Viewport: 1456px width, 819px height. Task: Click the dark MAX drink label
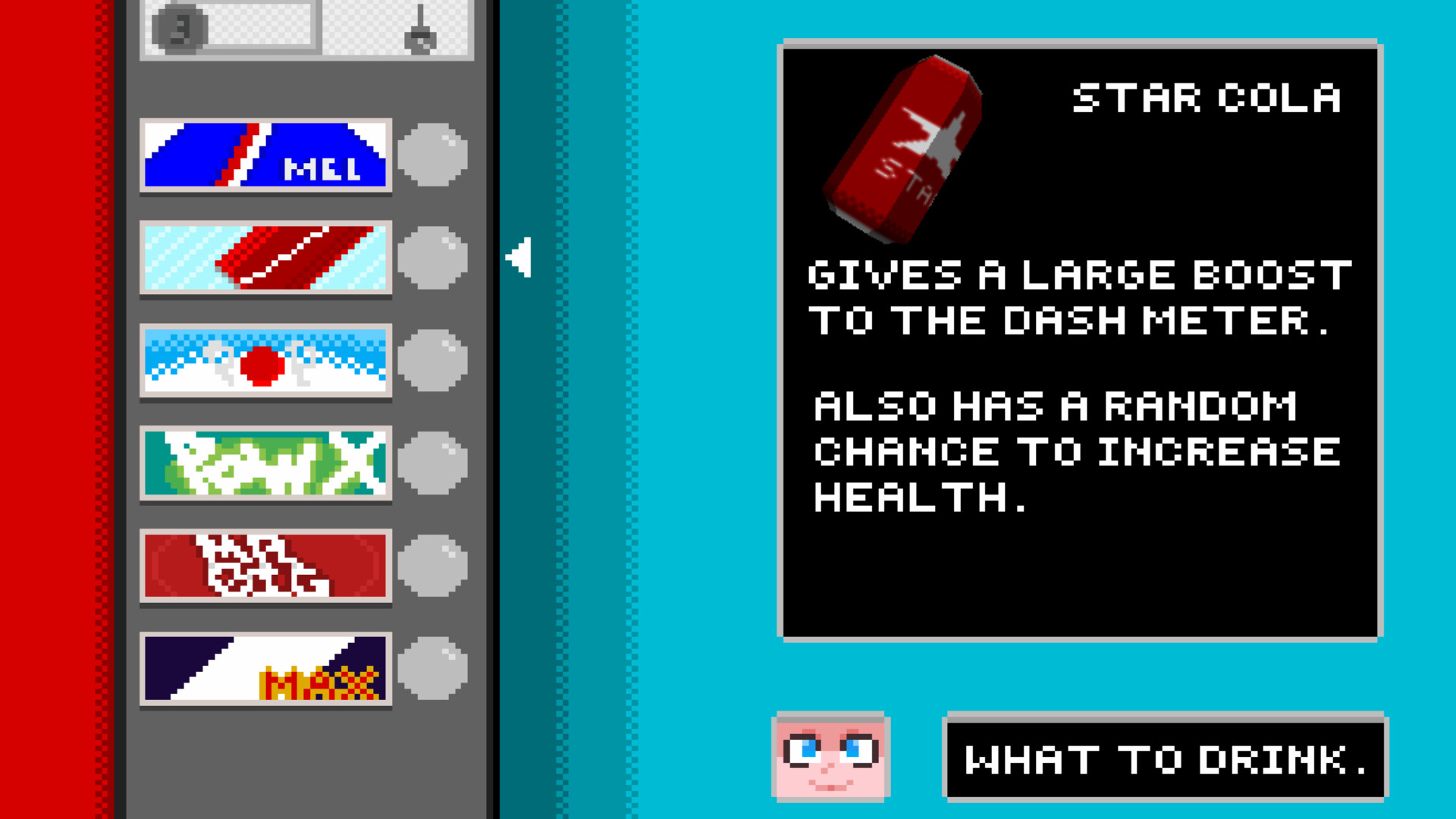click(266, 670)
